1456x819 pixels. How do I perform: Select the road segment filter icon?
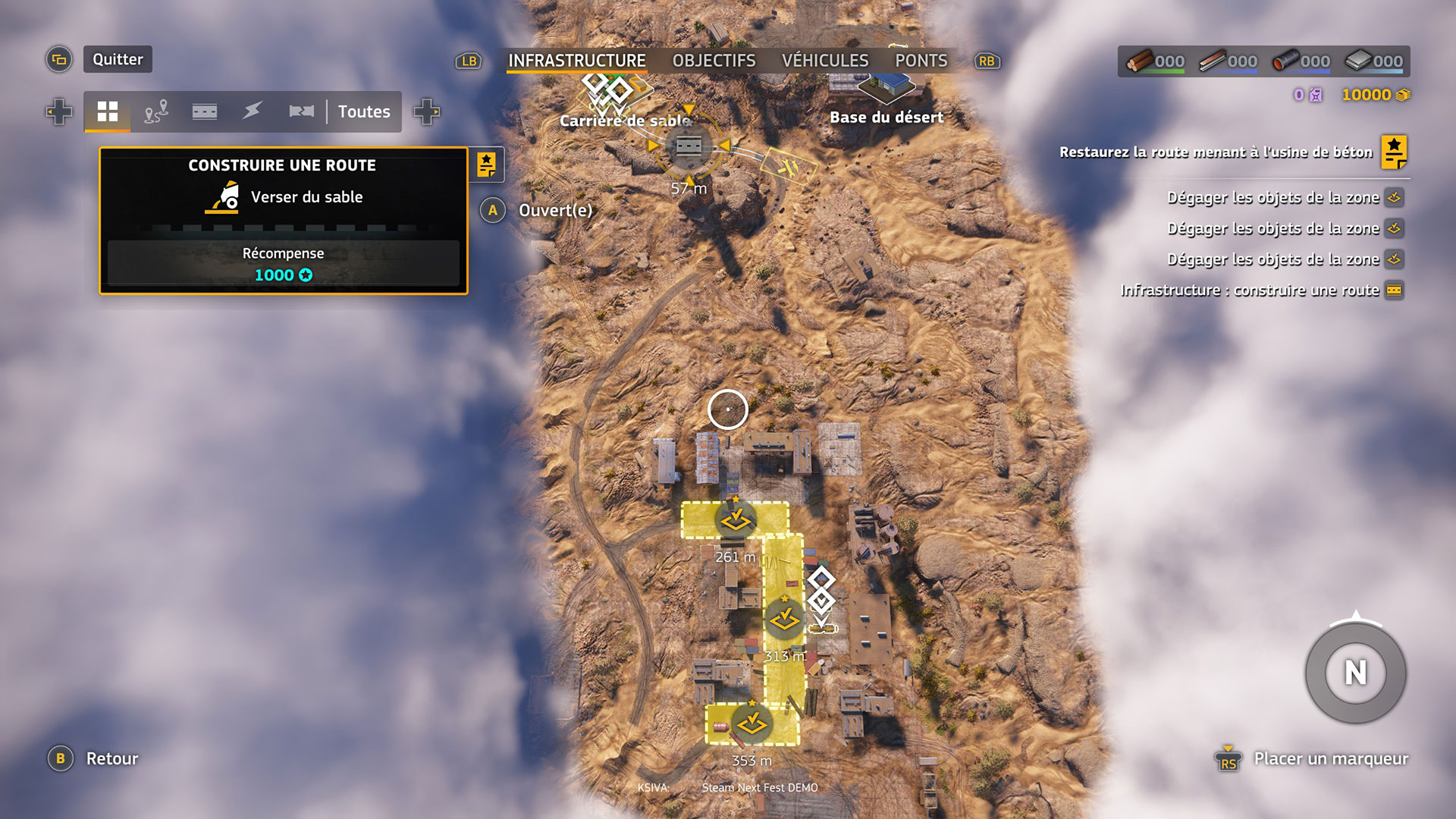tap(205, 111)
